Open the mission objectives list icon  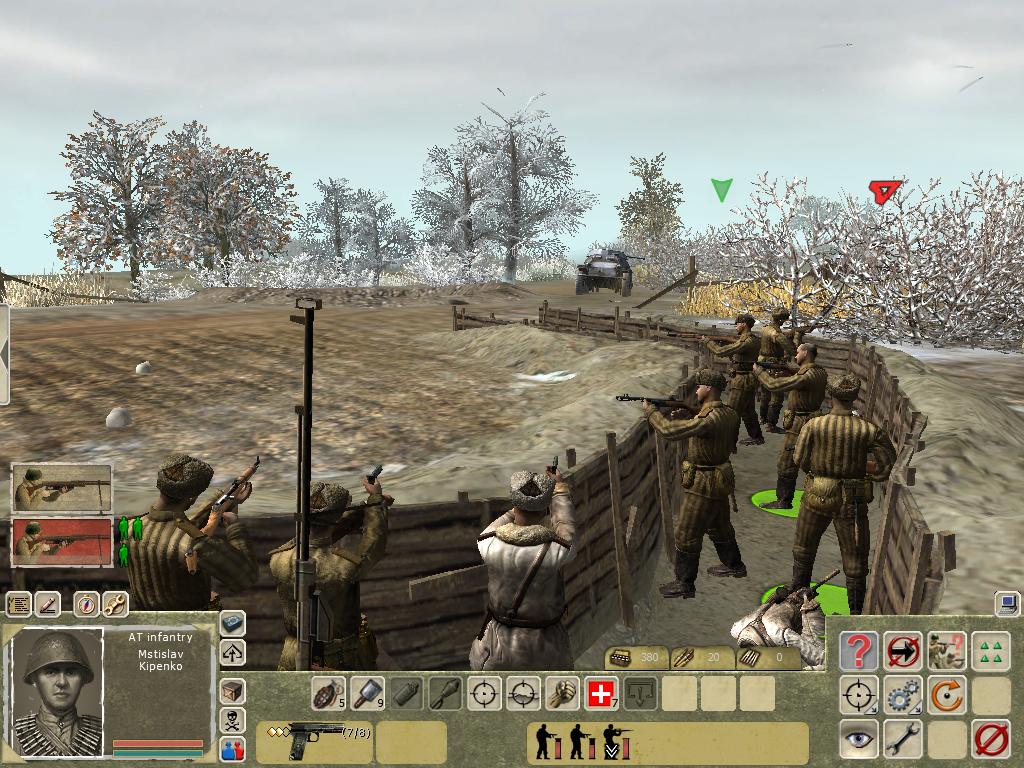[x=19, y=604]
